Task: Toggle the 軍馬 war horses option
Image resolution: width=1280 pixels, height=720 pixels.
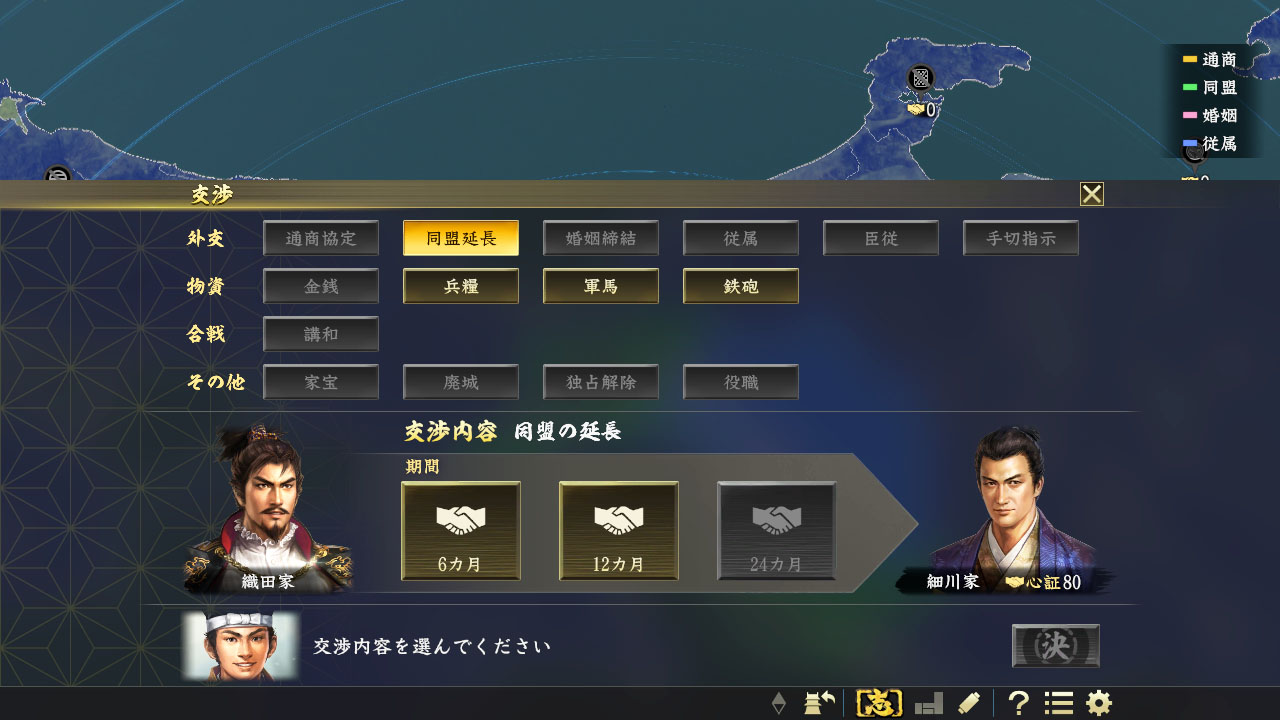Action: tap(600, 286)
